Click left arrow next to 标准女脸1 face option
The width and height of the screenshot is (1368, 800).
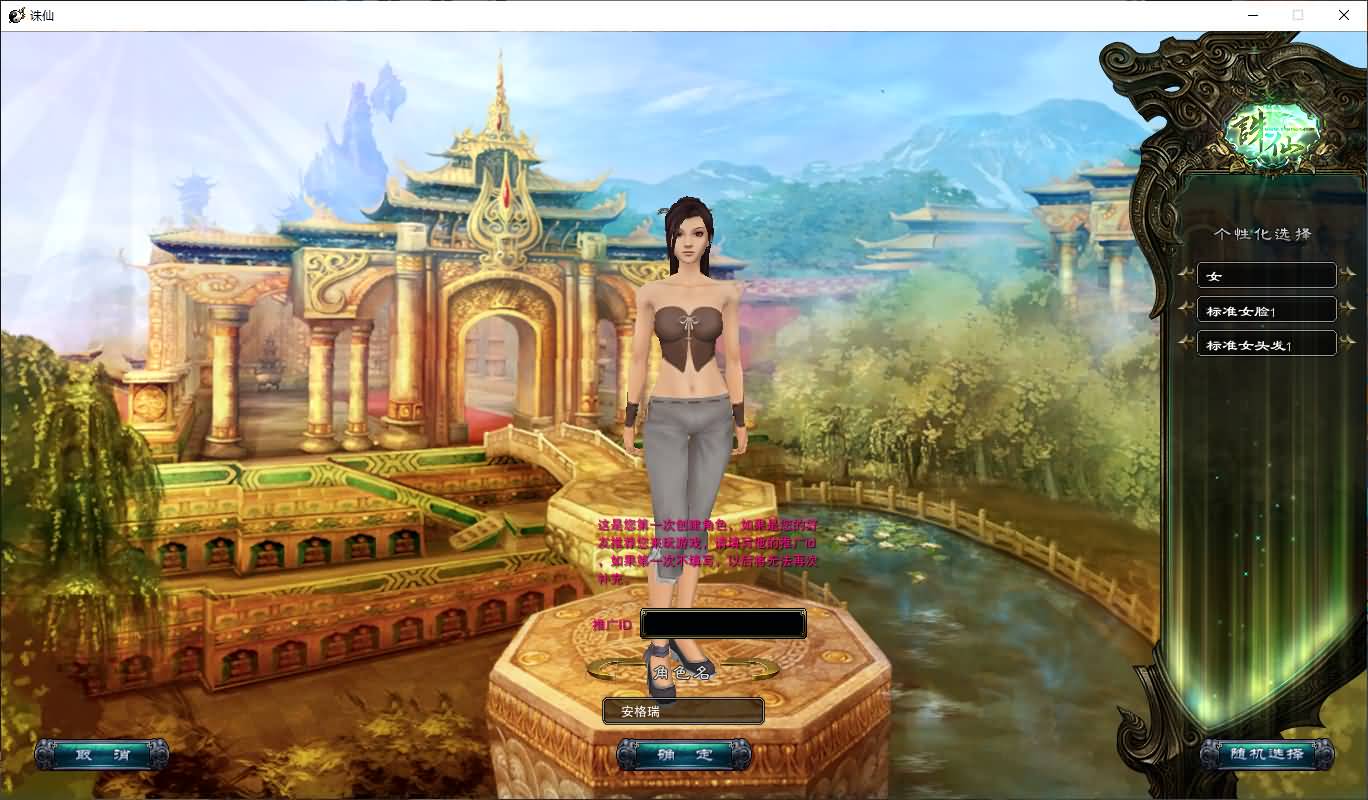[x=1185, y=309]
